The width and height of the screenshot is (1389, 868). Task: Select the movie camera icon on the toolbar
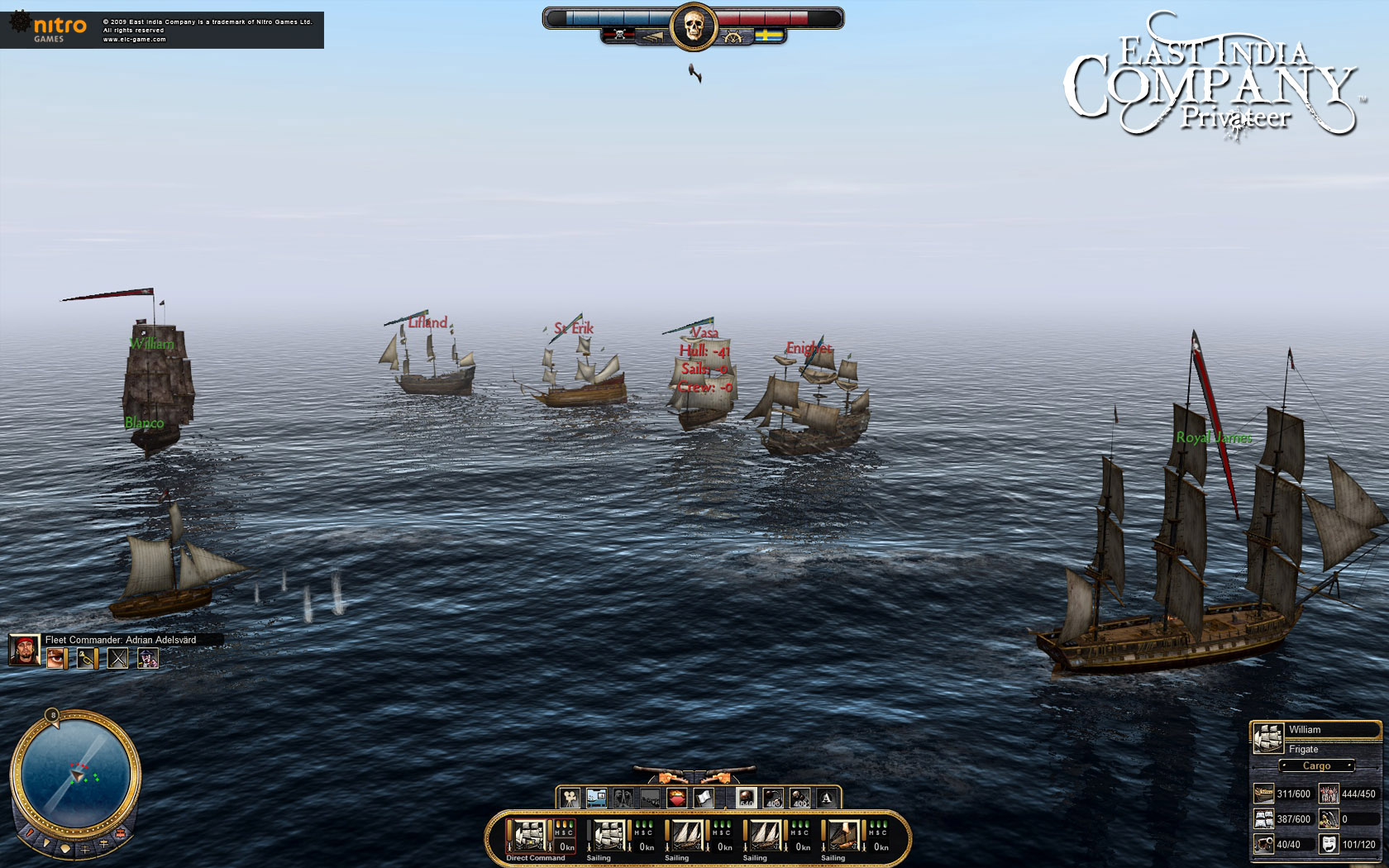[570, 799]
